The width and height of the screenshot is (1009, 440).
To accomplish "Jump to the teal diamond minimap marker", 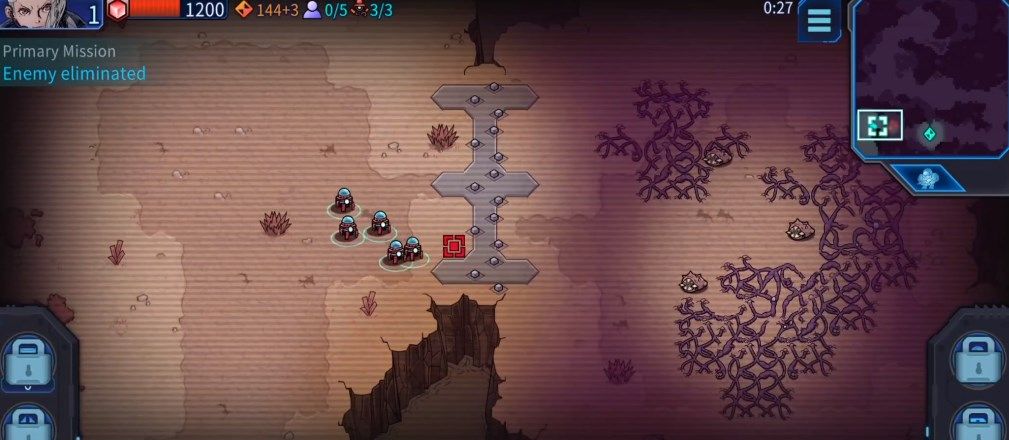I will [x=929, y=133].
